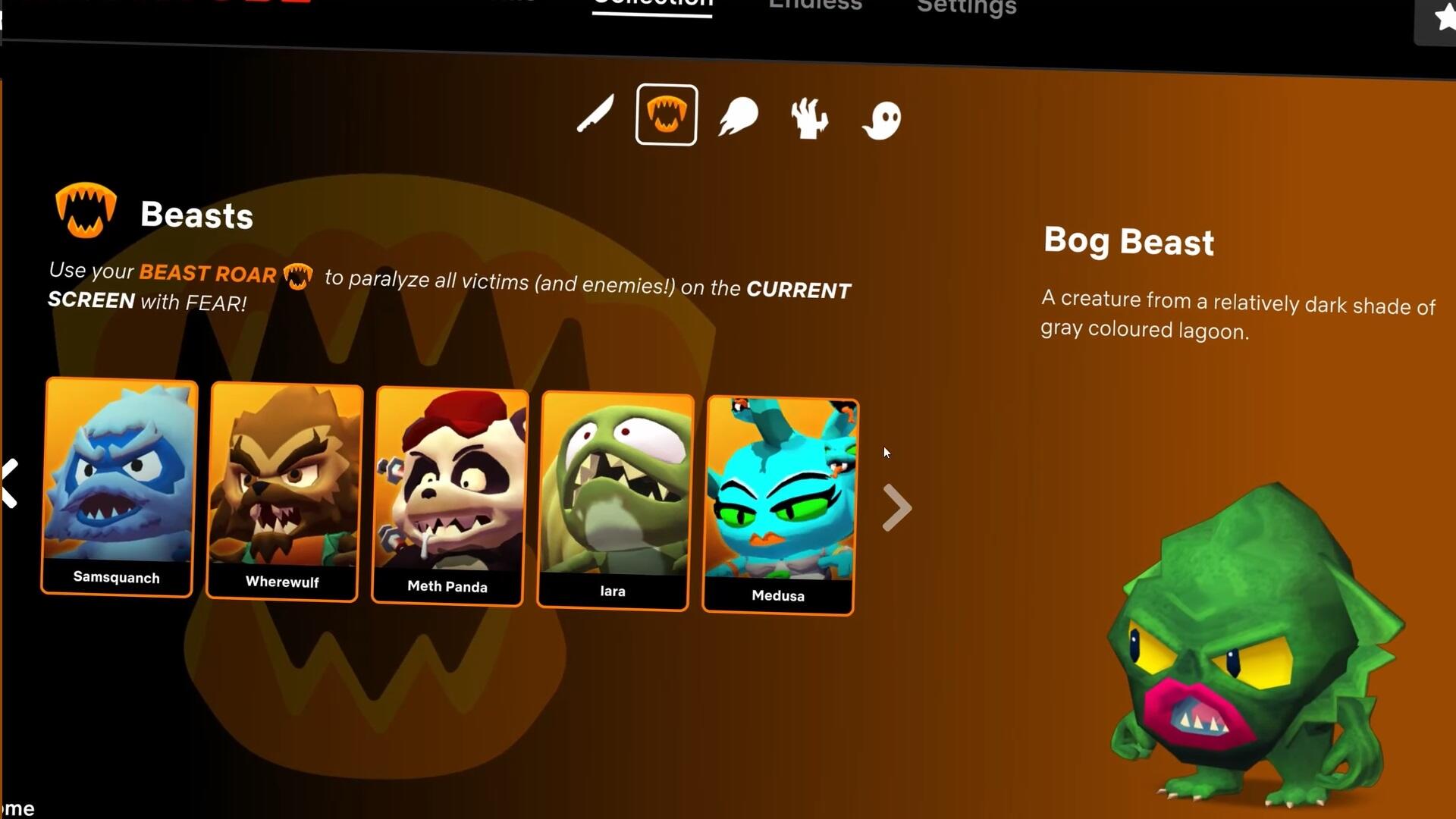
Task: Go to previous beasts with left arrow
Action: click(x=11, y=483)
